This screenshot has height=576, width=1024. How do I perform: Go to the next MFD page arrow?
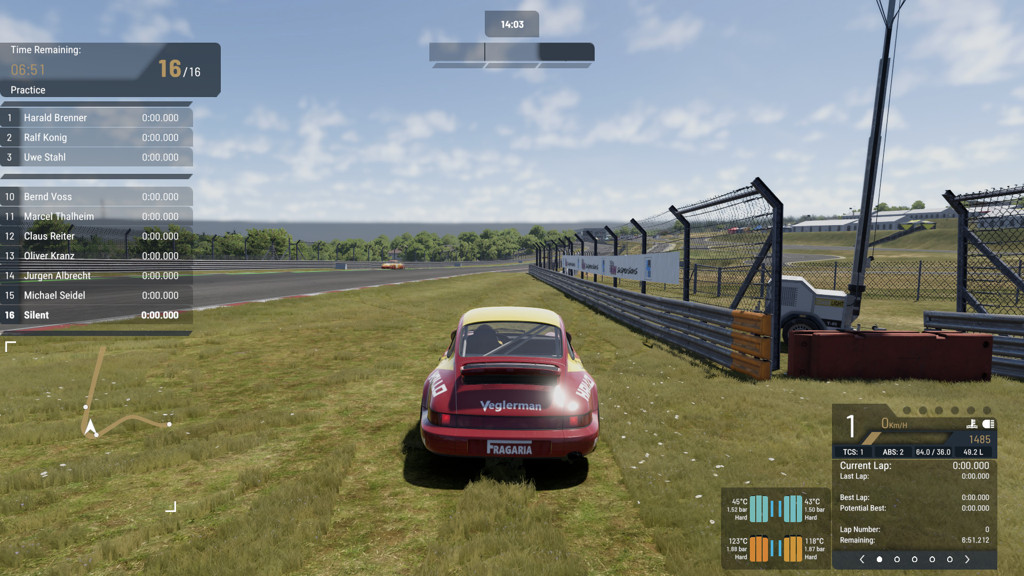[x=967, y=559]
